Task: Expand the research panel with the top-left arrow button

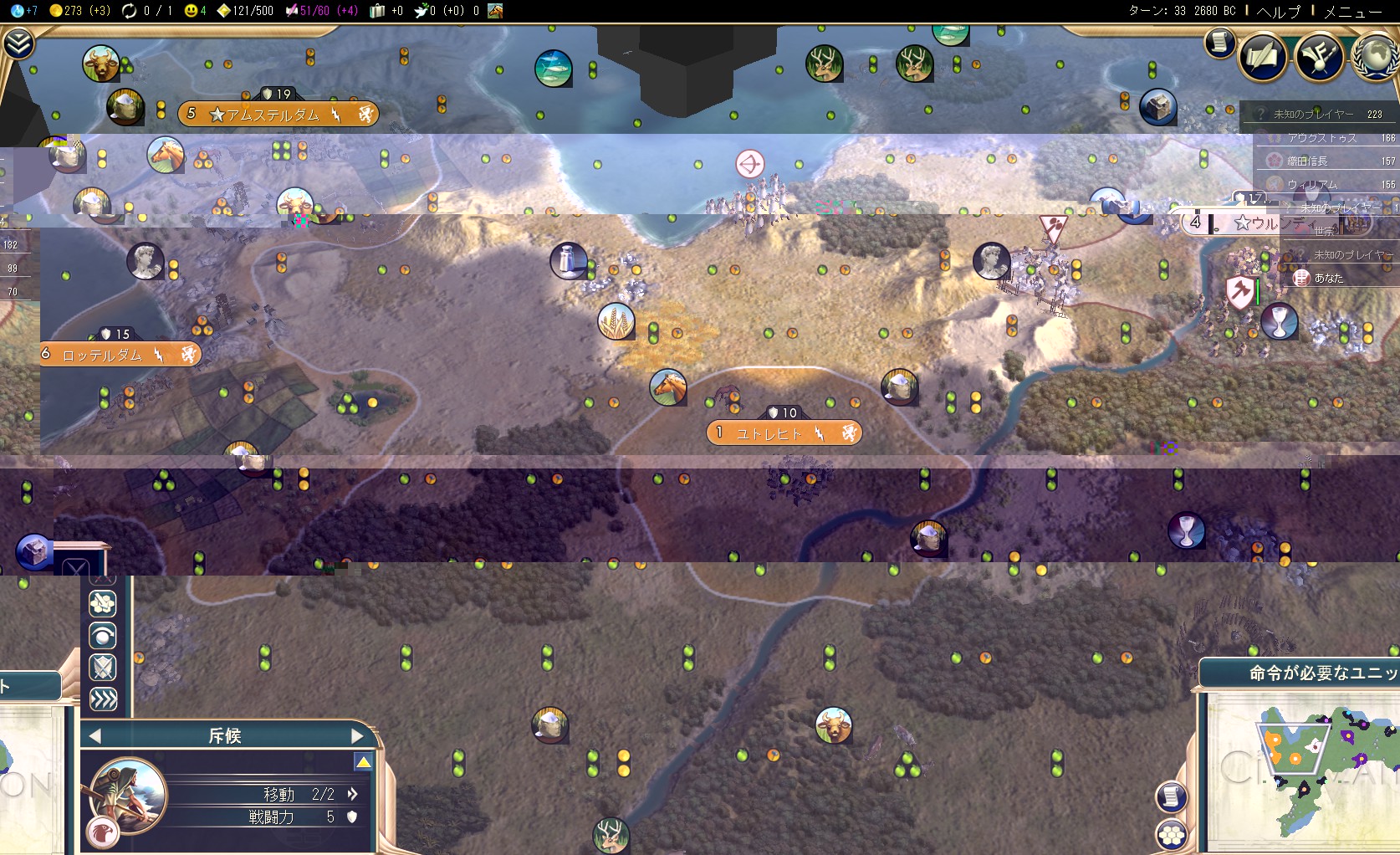Action: (x=18, y=44)
